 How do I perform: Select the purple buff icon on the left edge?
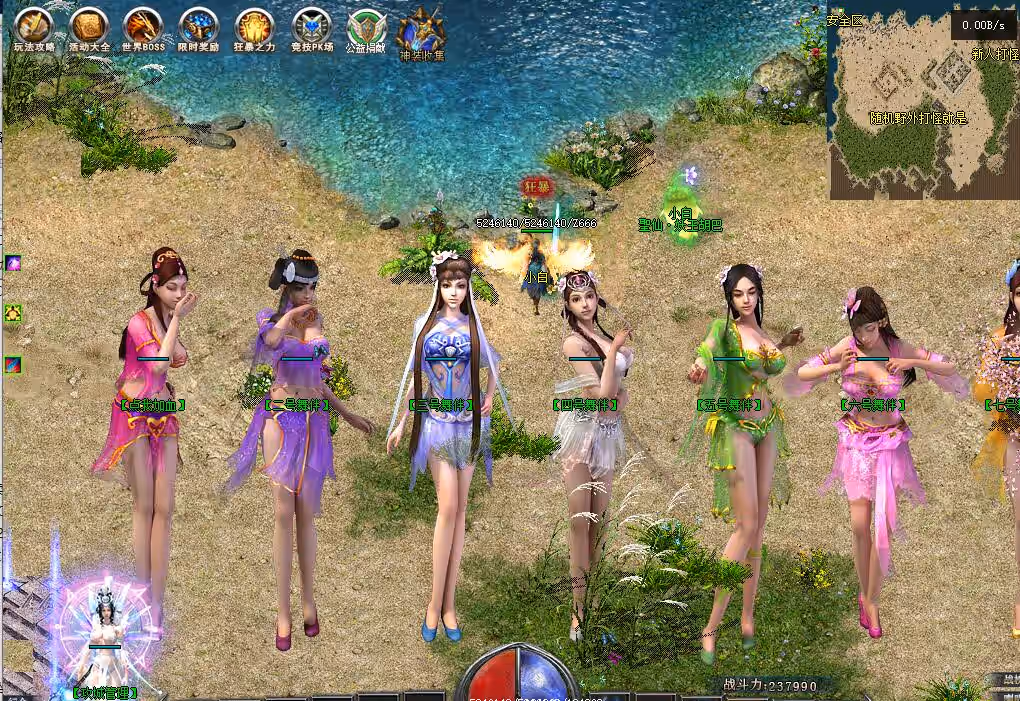(13, 263)
